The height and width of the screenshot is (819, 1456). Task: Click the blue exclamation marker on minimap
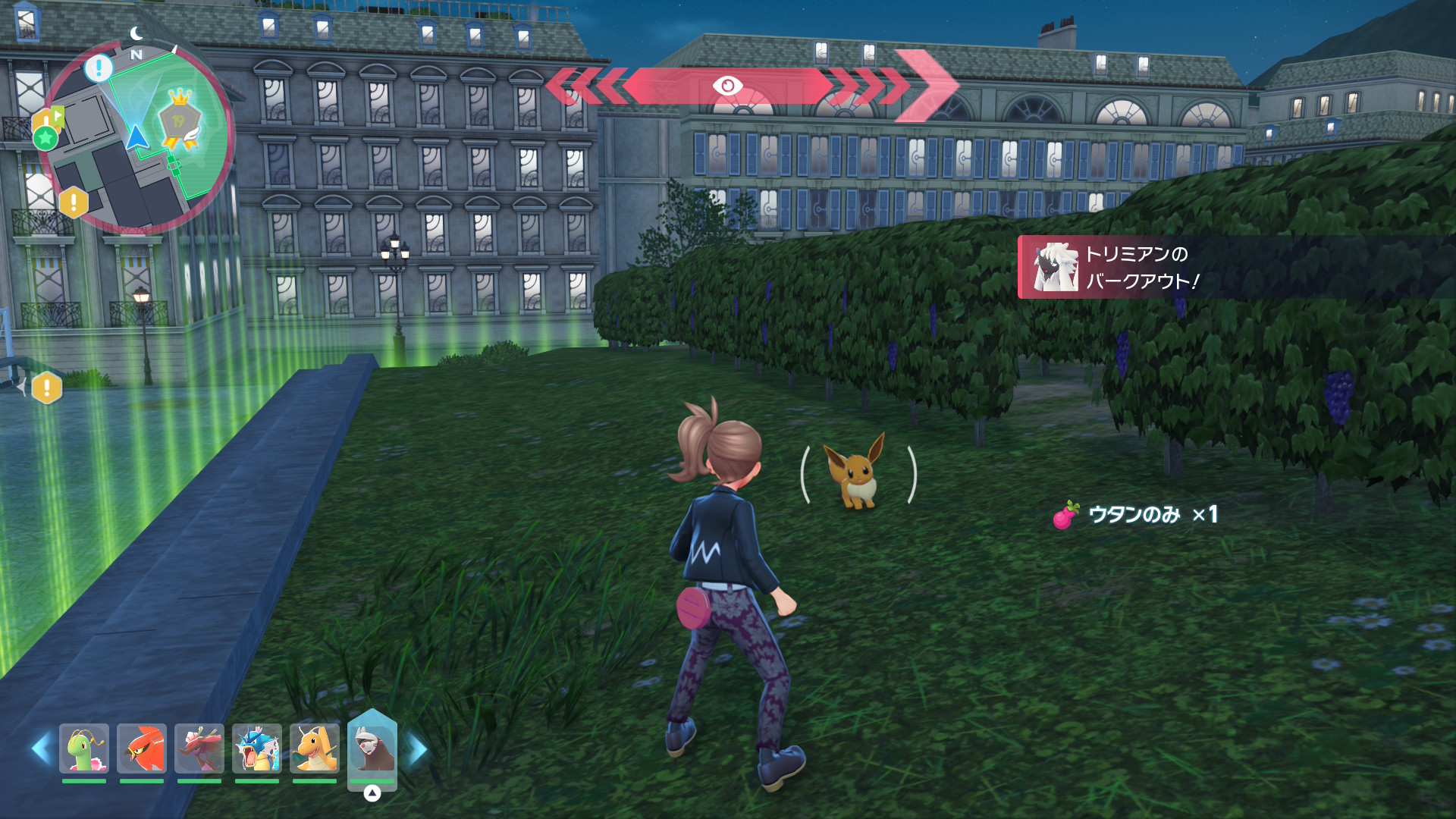pos(99,68)
